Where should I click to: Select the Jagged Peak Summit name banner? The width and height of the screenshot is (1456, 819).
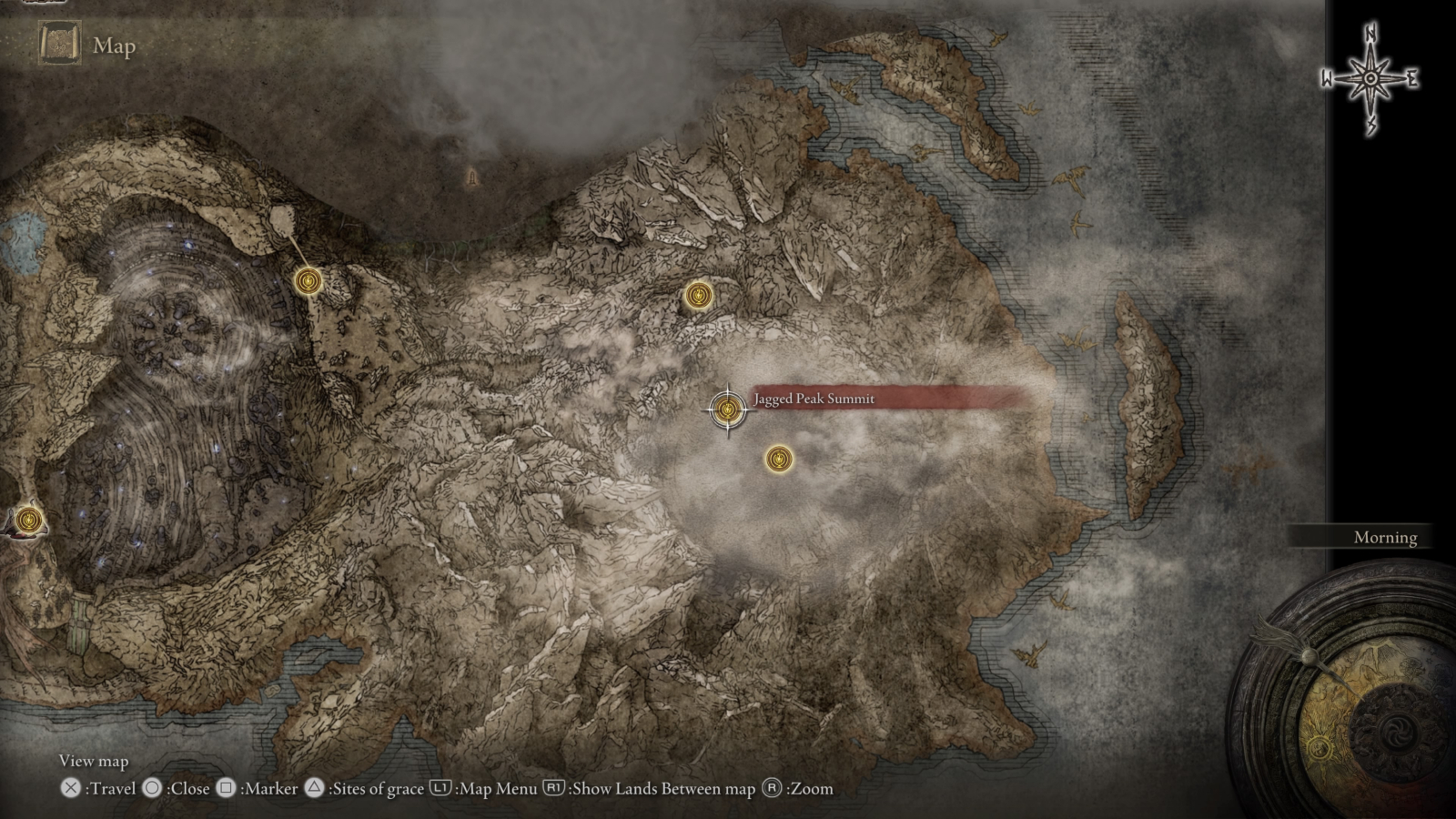coord(813,399)
